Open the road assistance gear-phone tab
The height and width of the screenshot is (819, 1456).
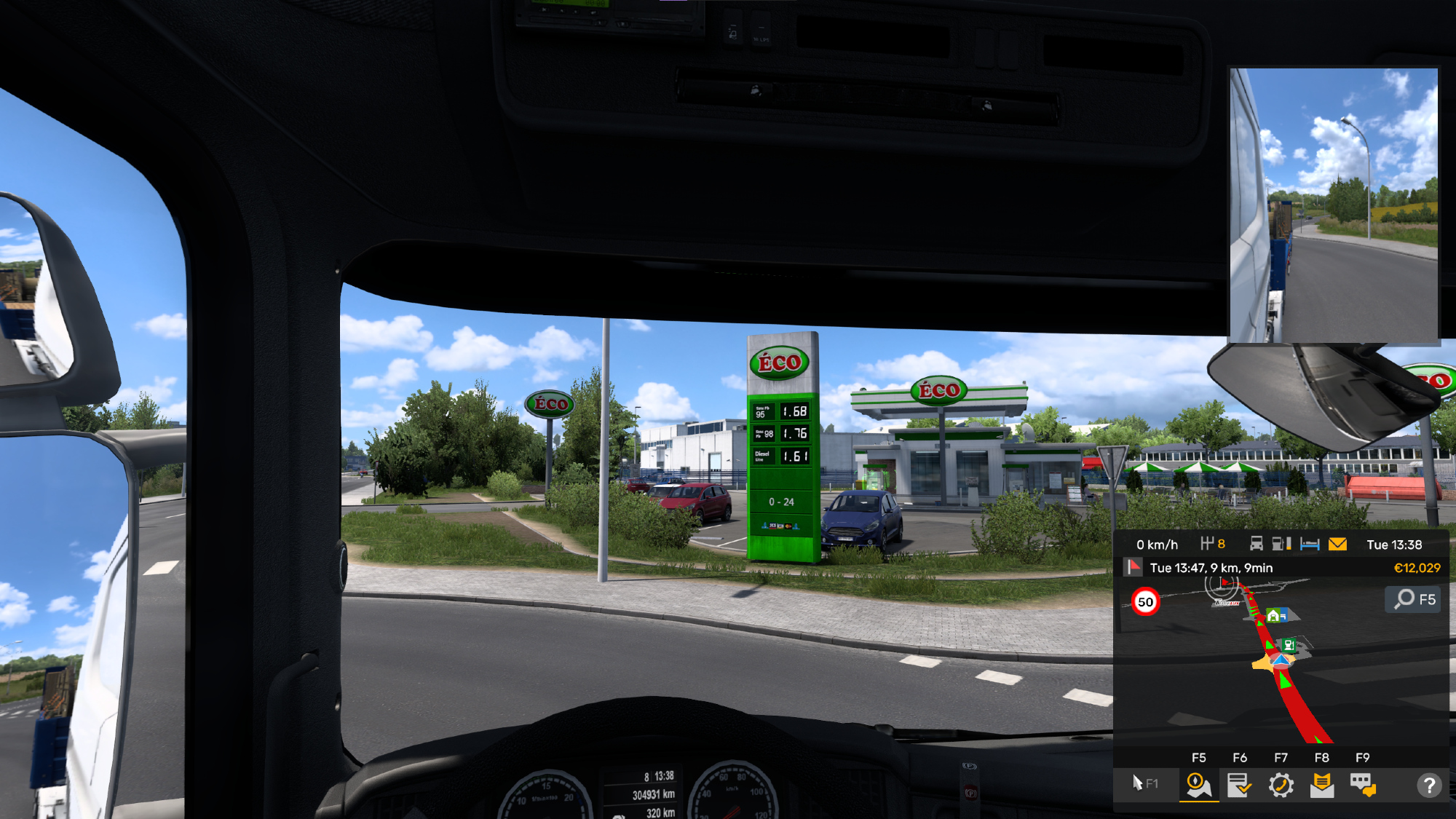(x=1281, y=786)
